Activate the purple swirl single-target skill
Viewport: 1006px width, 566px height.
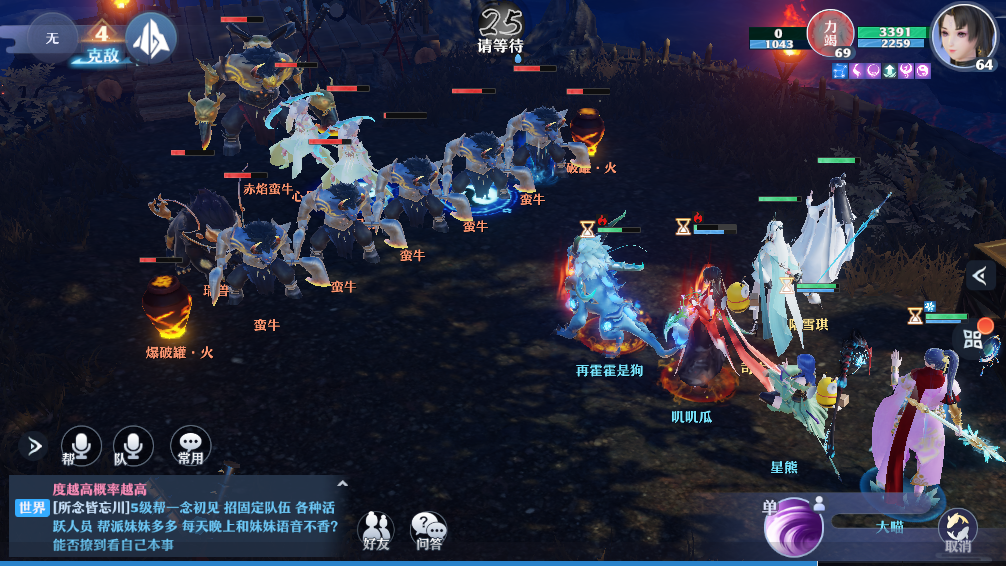pyautogui.click(x=793, y=526)
